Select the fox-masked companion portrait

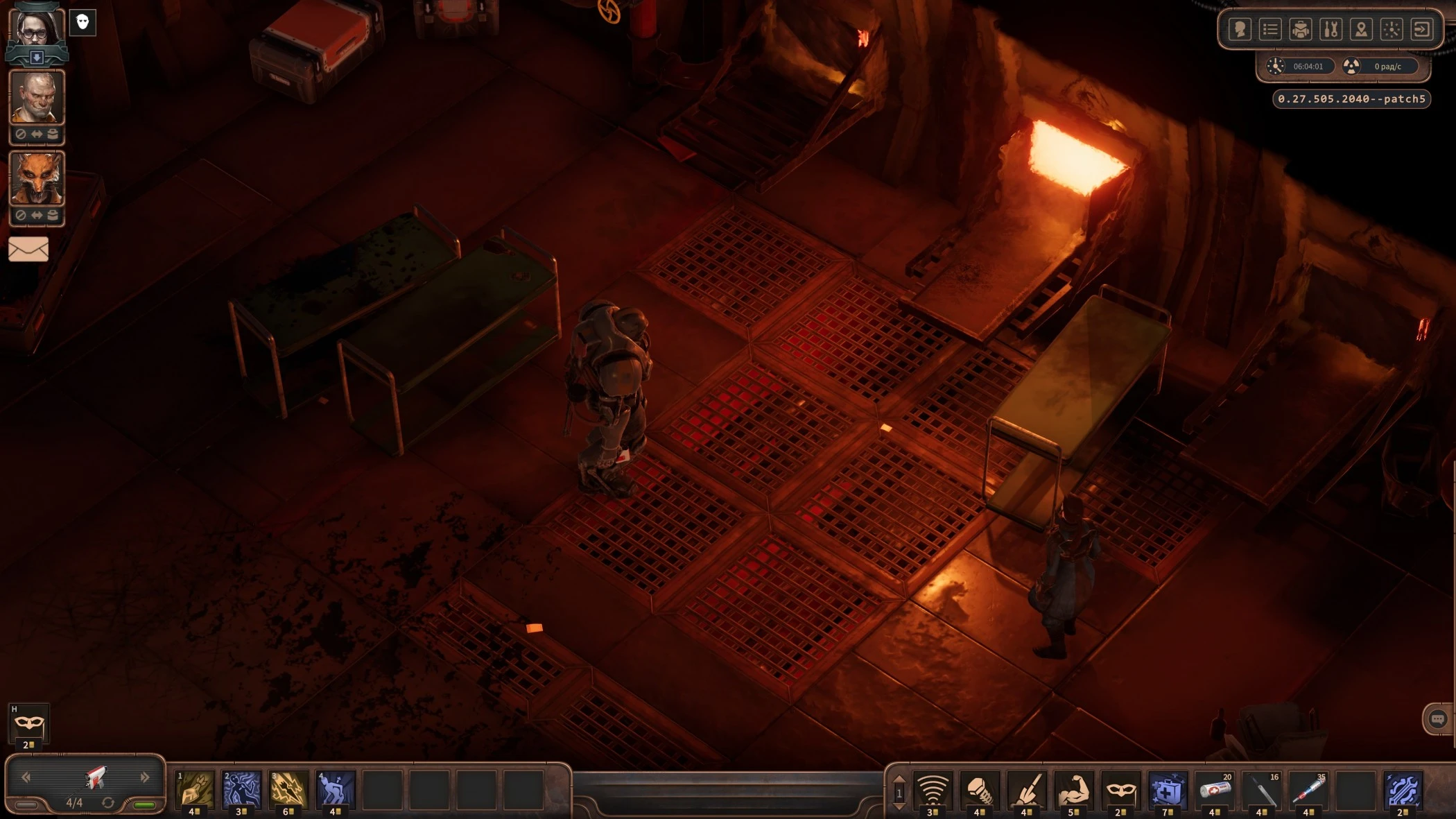(37, 178)
